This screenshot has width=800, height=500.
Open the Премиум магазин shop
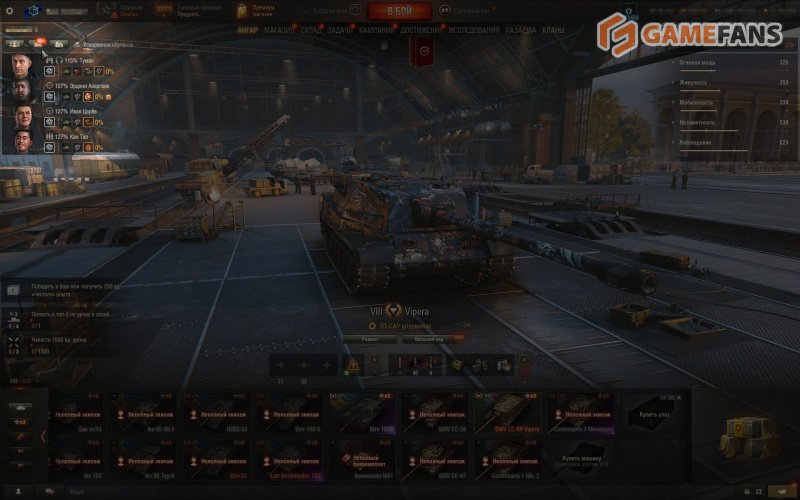click(255, 11)
